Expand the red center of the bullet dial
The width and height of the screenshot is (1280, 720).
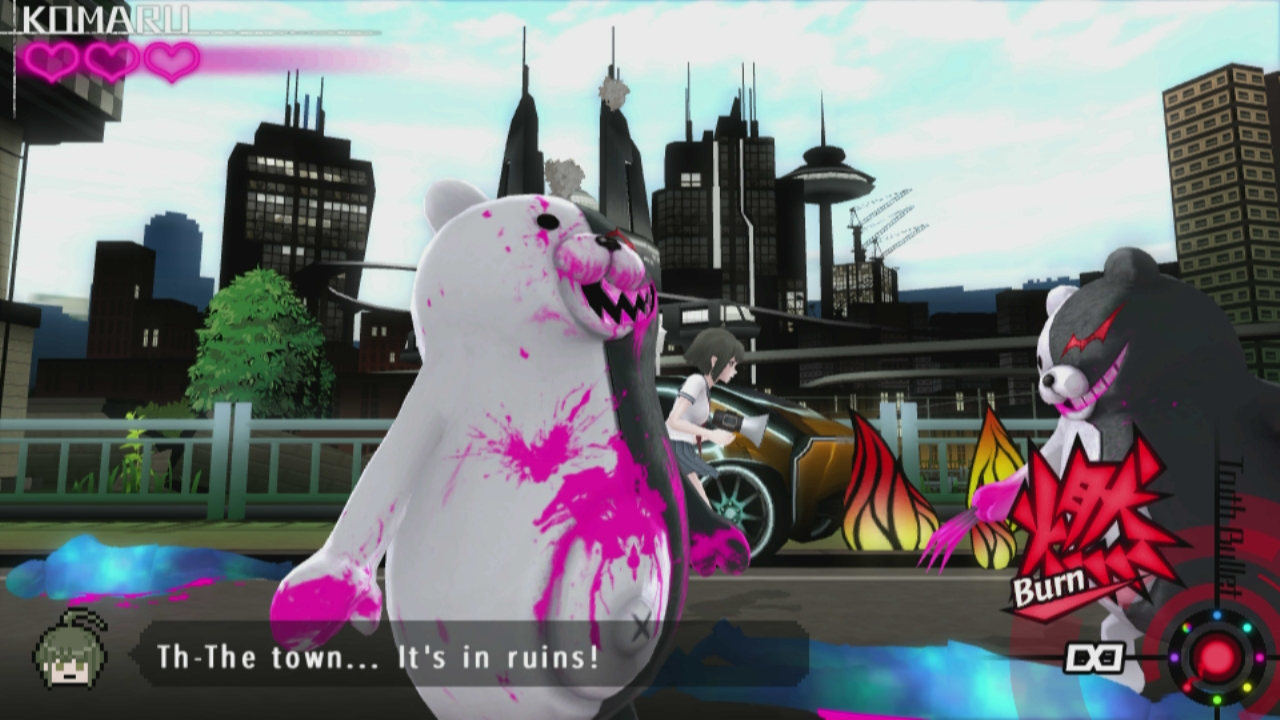[1217, 657]
